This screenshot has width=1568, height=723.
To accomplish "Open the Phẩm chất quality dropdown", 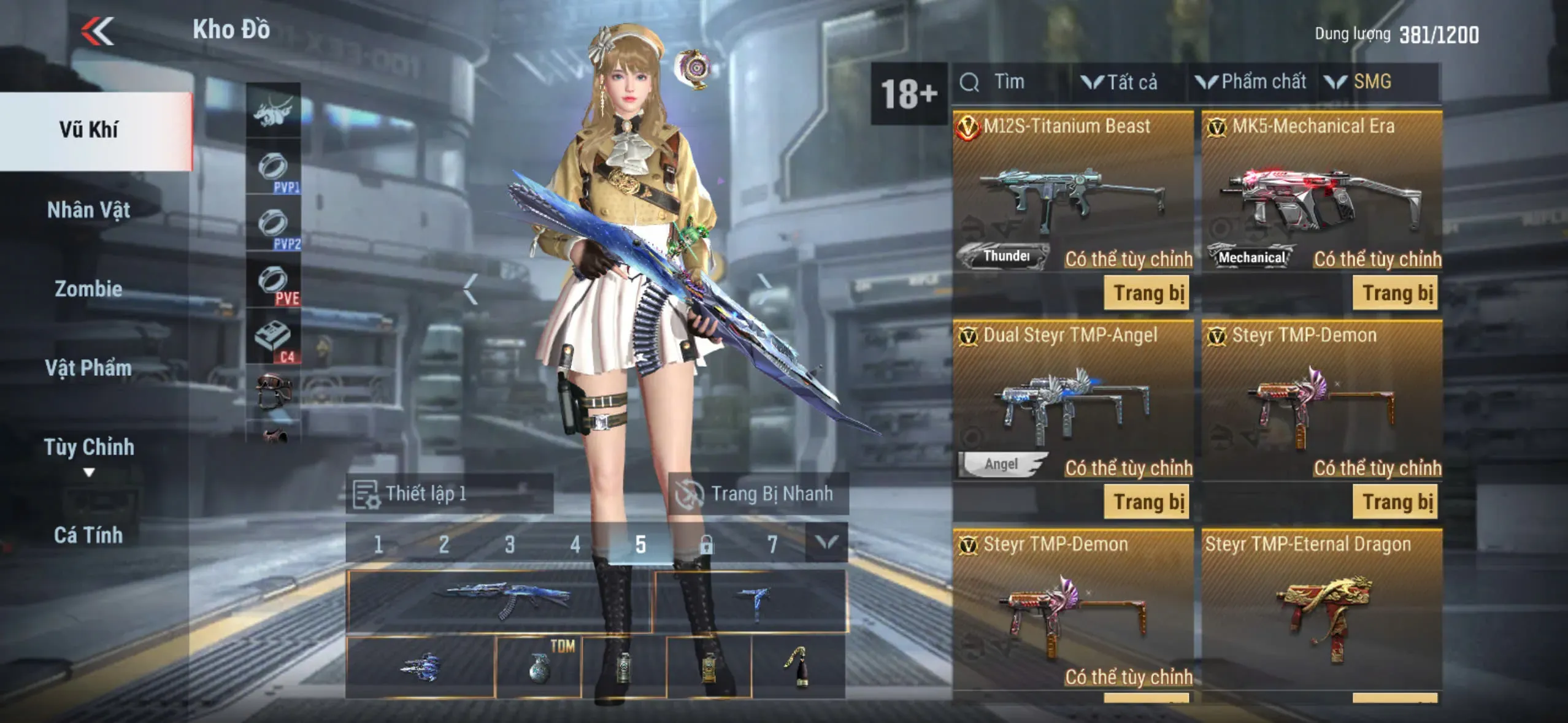I will (1251, 82).
